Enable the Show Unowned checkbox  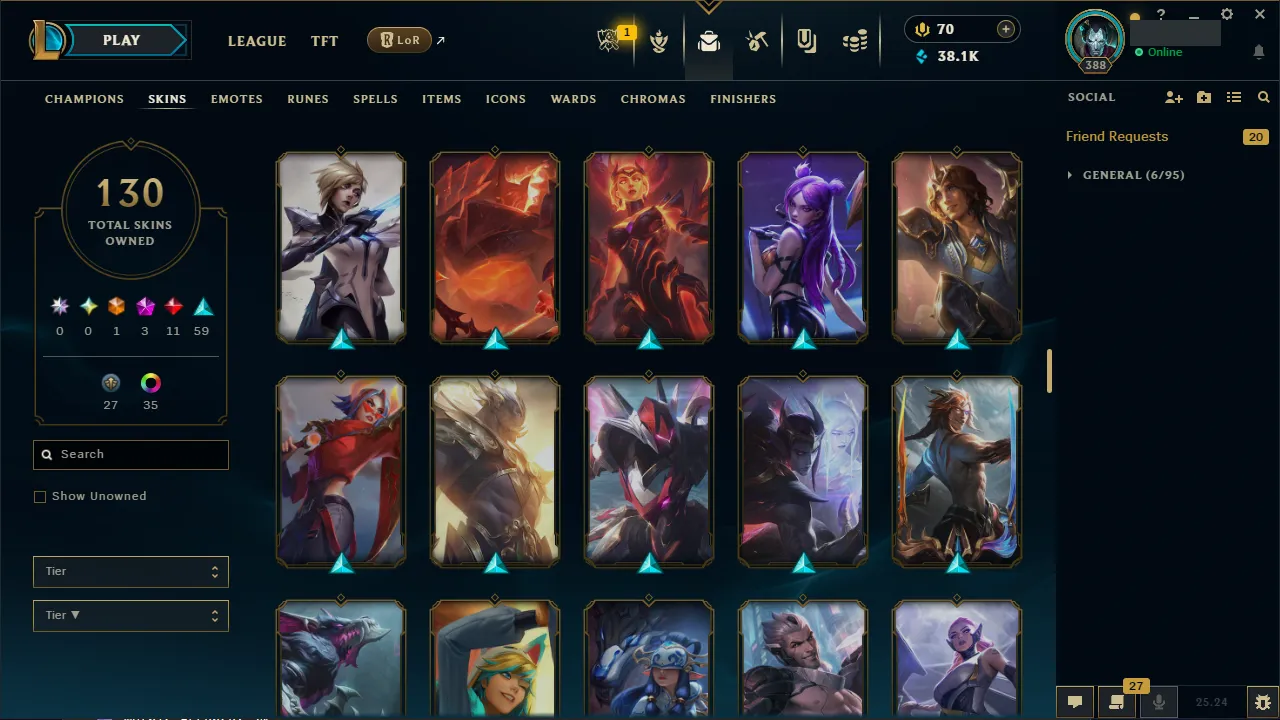[x=40, y=496]
